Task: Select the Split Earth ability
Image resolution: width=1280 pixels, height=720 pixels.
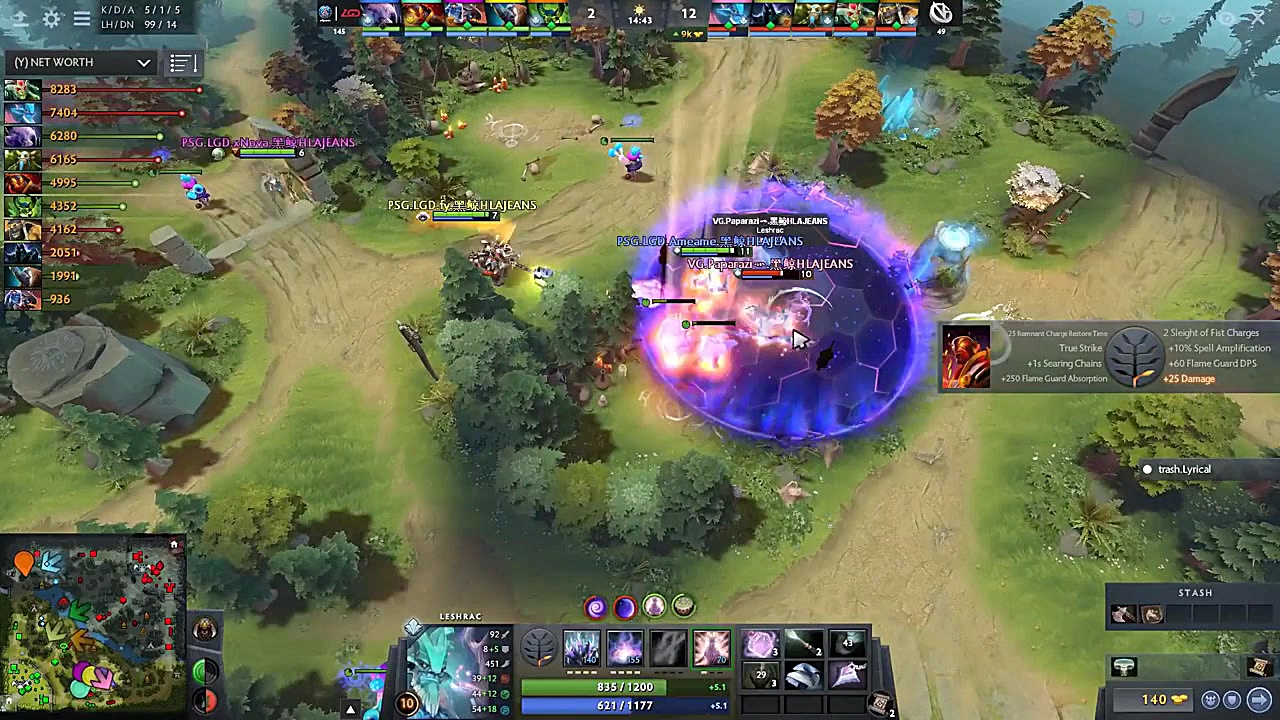Action: tap(583, 650)
